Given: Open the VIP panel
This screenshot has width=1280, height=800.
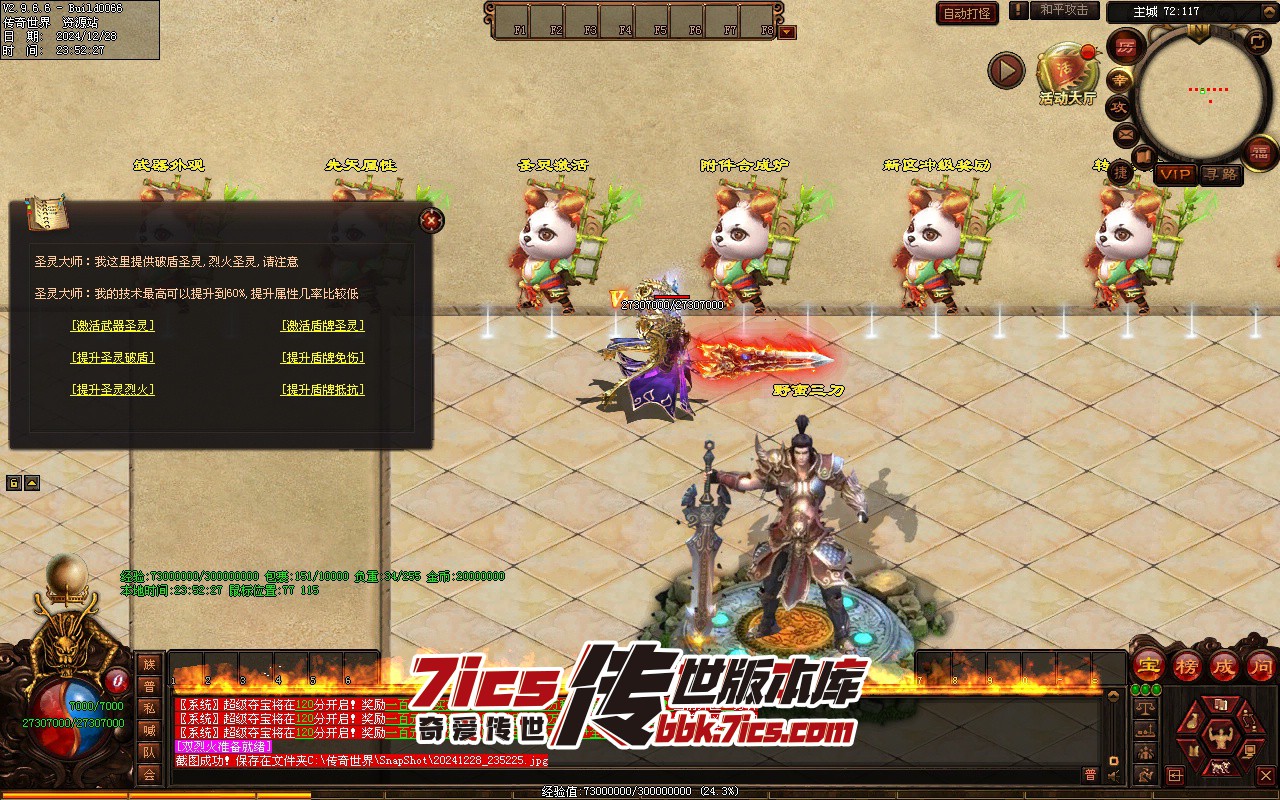Looking at the screenshot, I should 1175,174.
